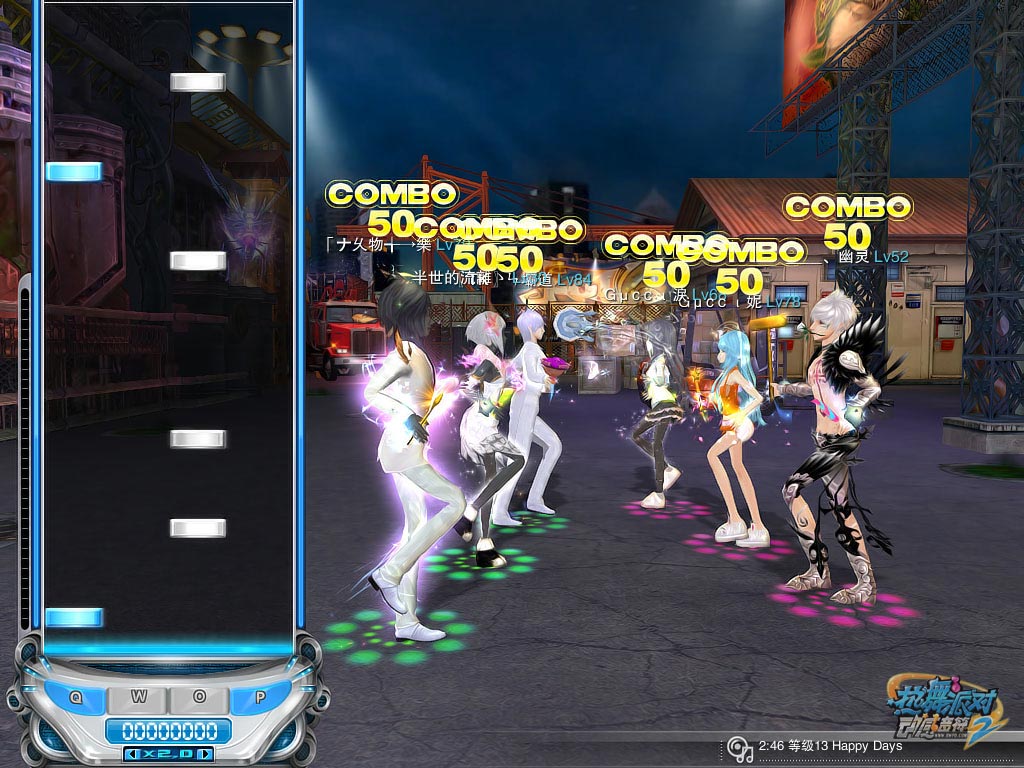
Task: Click the music disc icon beside Happy Days
Action: pyautogui.click(x=739, y=748)
